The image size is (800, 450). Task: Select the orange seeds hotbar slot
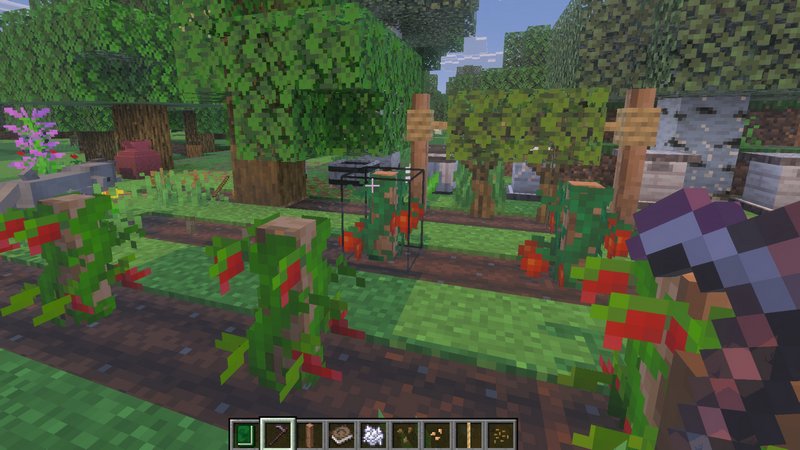437,434
